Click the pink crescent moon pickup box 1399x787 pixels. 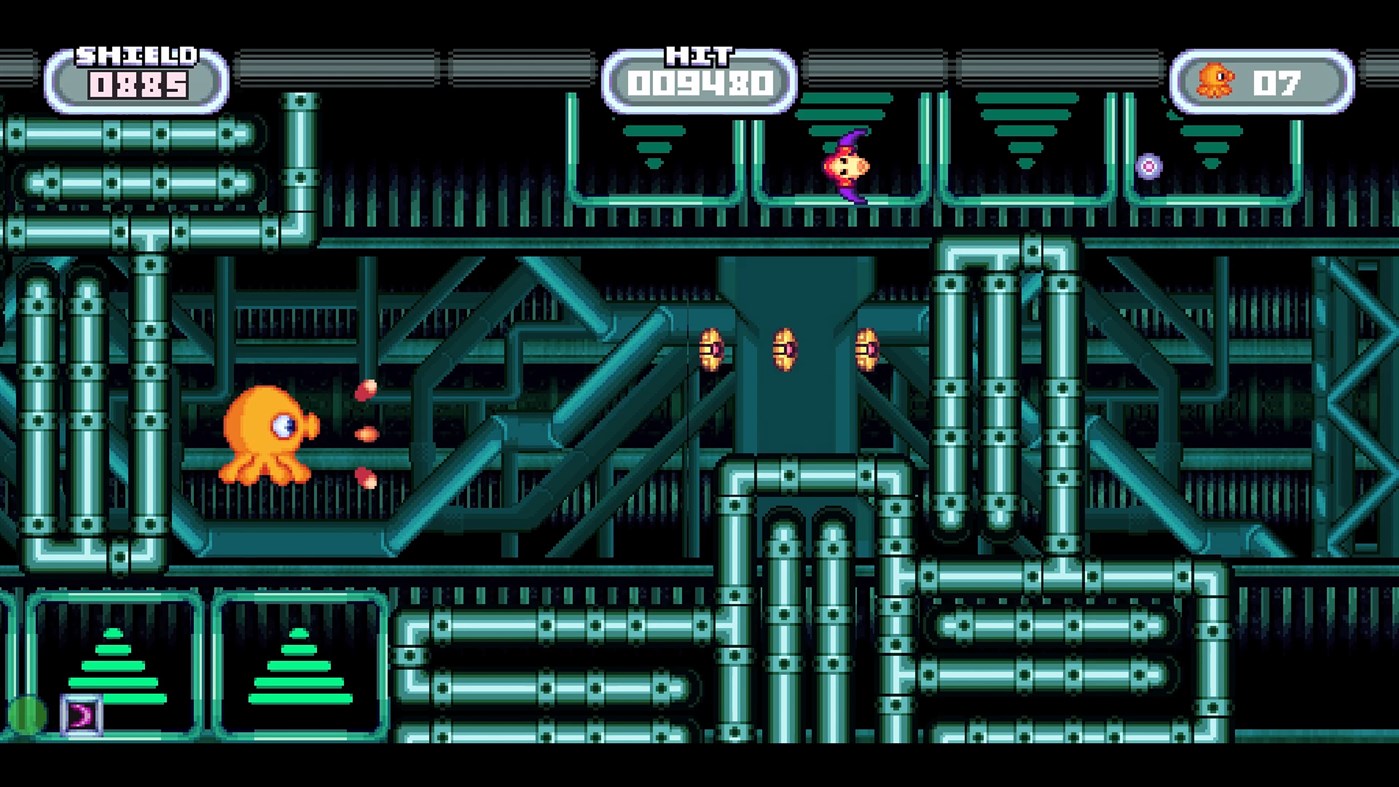pos(82,713)
